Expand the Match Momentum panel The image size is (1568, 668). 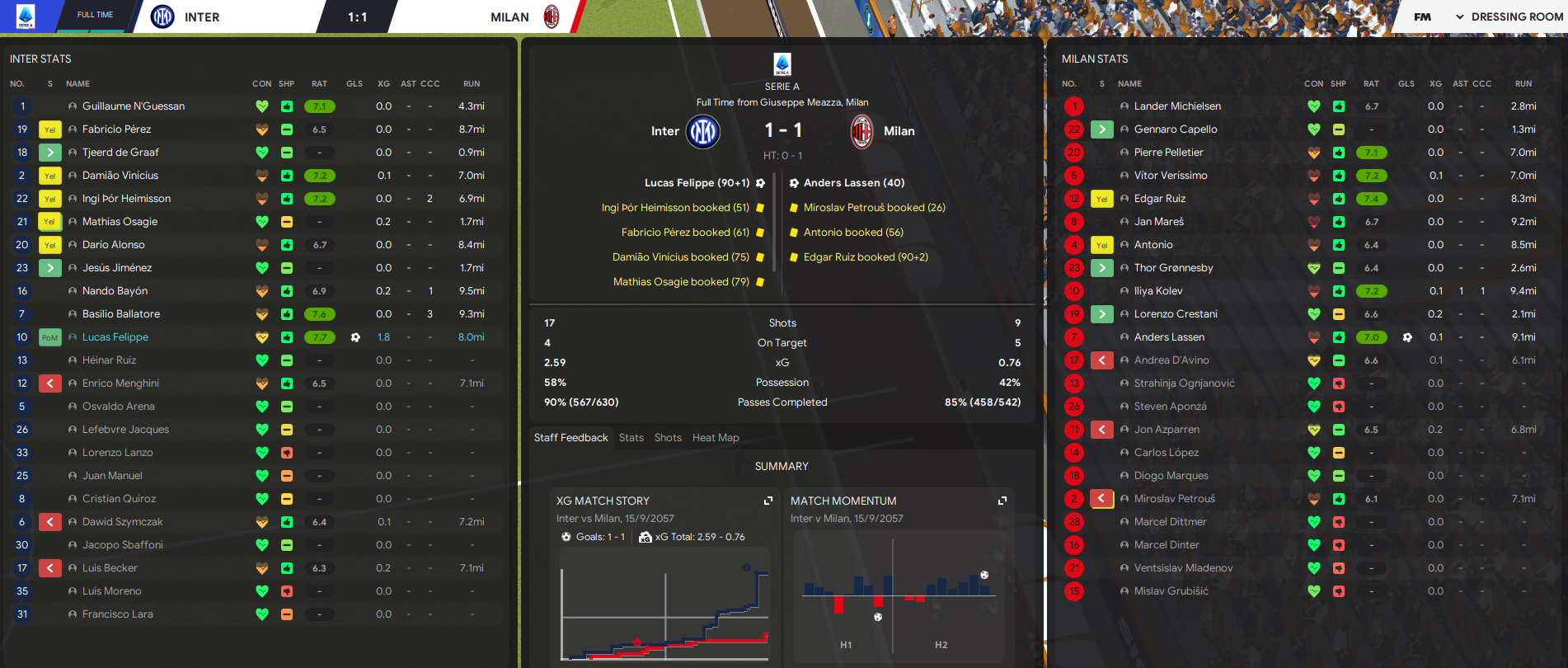[1002, 501]
